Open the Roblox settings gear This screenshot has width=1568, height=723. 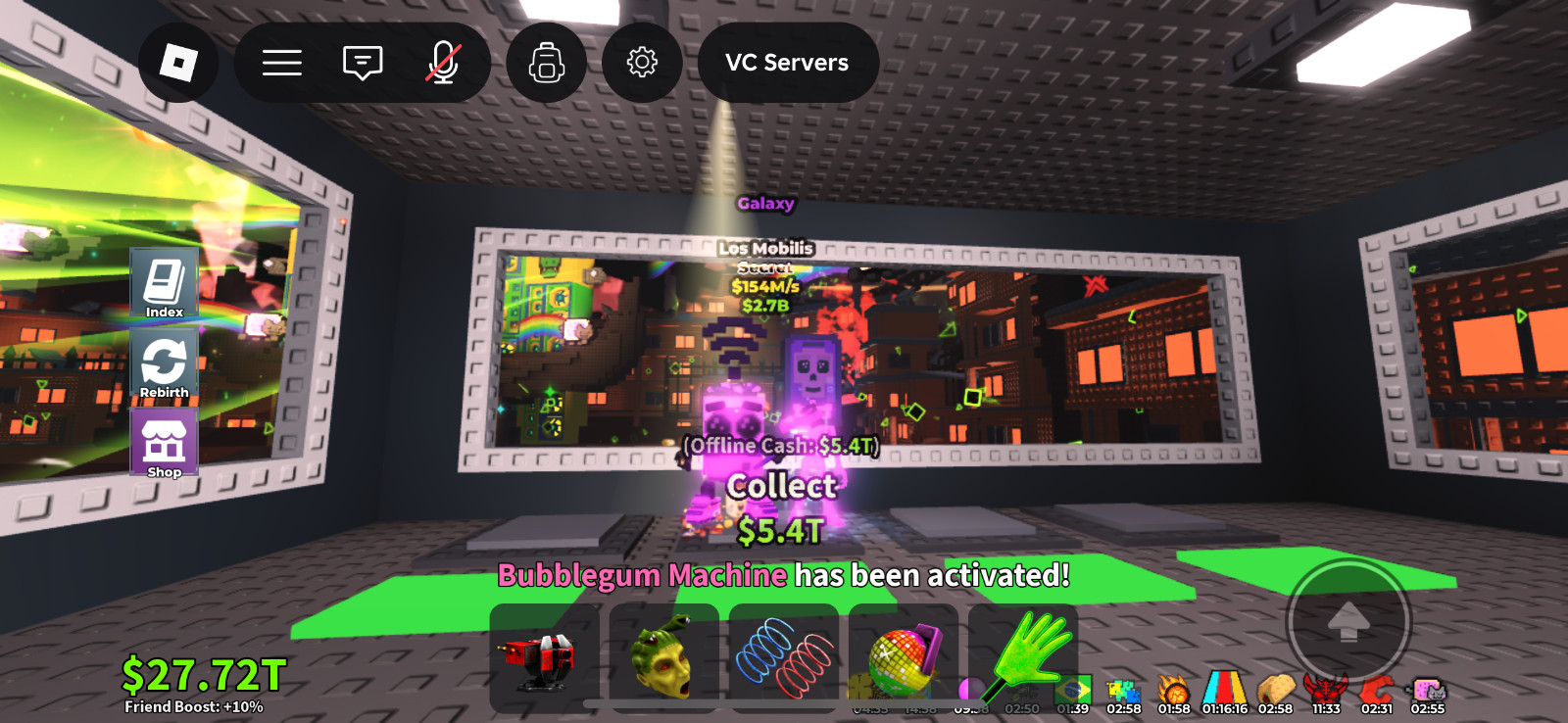[643, 61]
